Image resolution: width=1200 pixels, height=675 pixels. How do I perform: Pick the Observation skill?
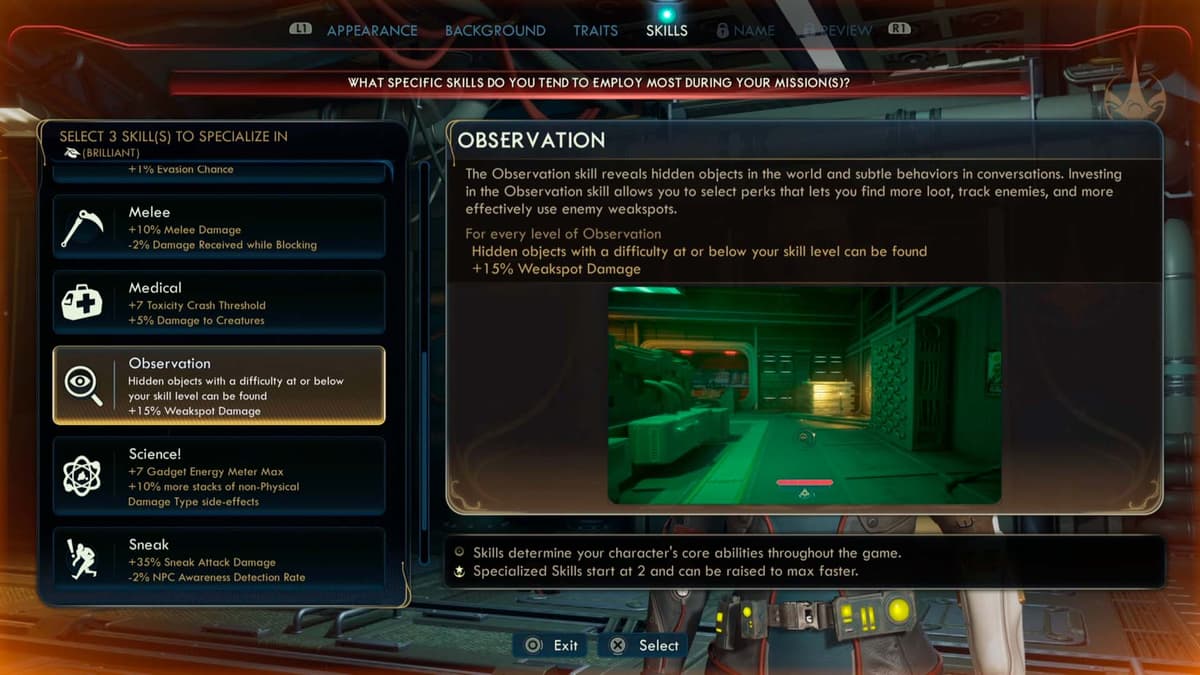(219, 386)
